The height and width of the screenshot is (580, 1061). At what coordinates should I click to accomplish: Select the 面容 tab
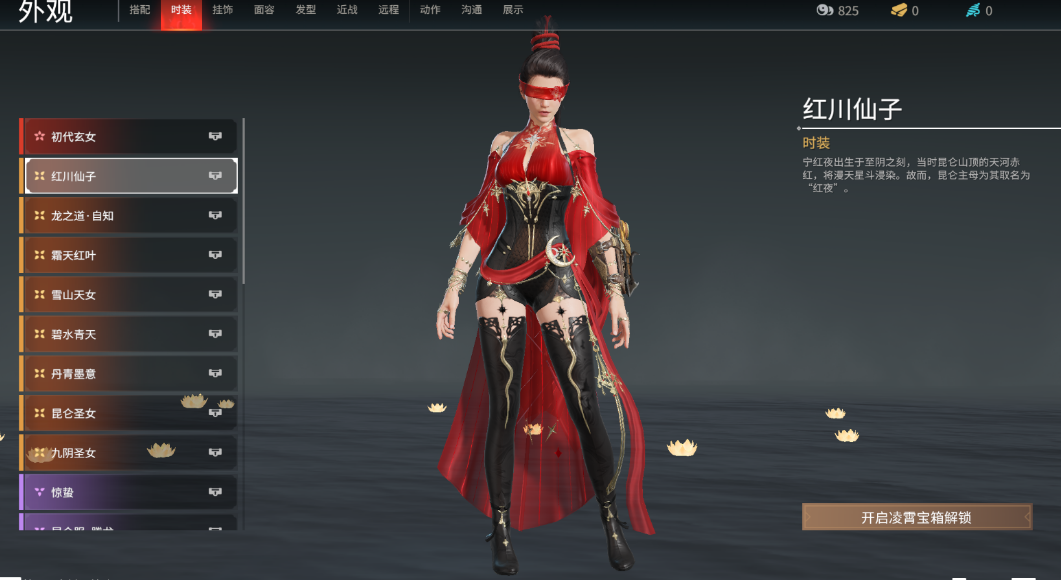[264, 10]
